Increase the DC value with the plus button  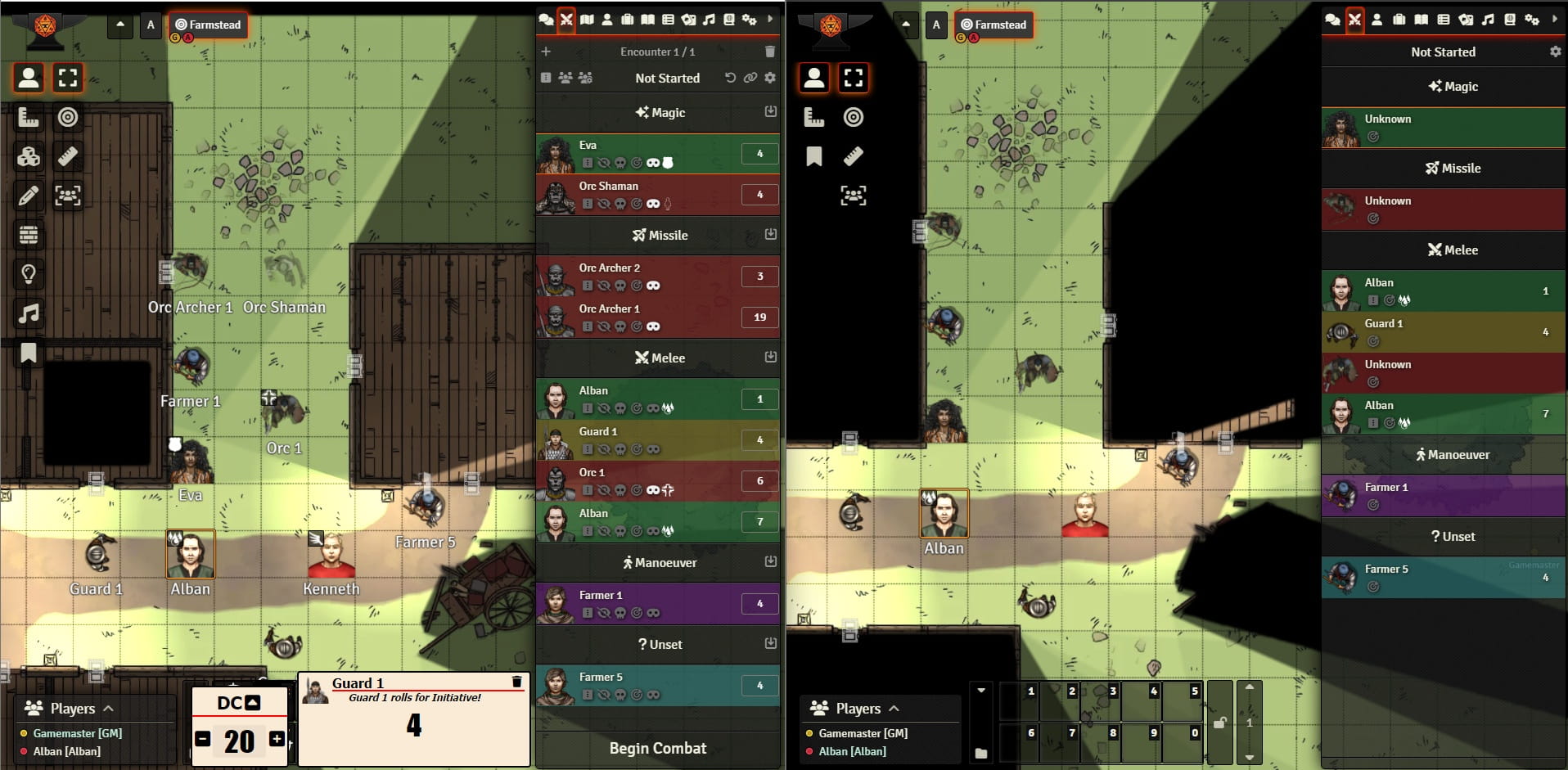(x=277, y=740)
